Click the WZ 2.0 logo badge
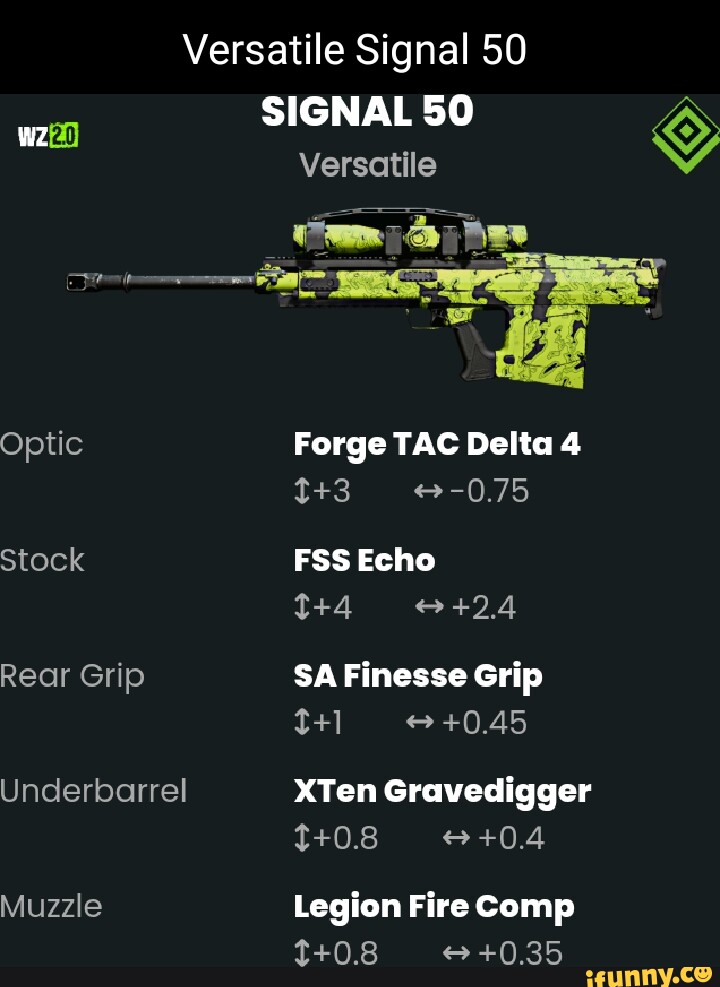Viewport: 720px width, 987px height. (x=49, y=133)
